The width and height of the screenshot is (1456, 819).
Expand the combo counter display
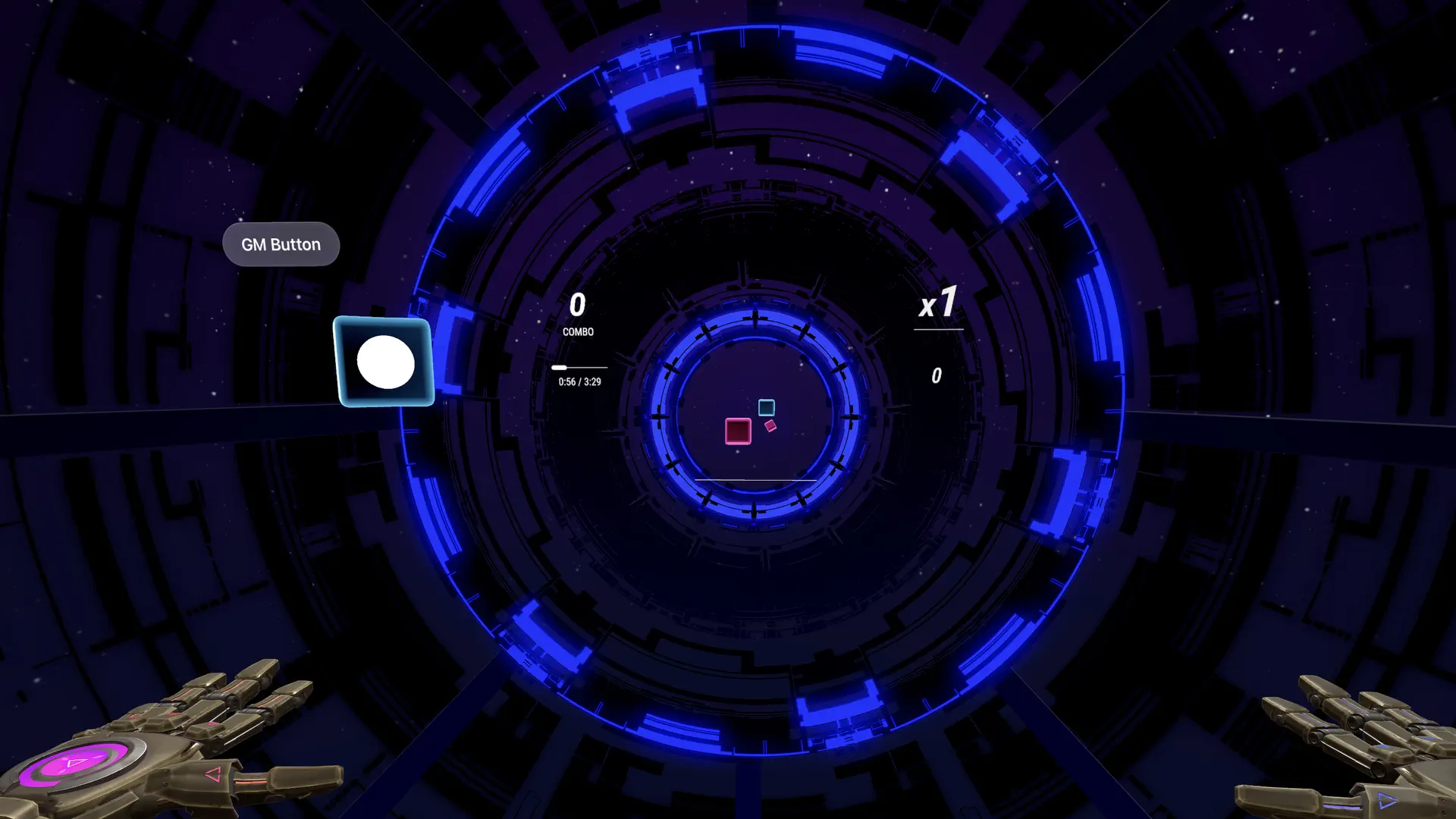[x=578, y=304]
